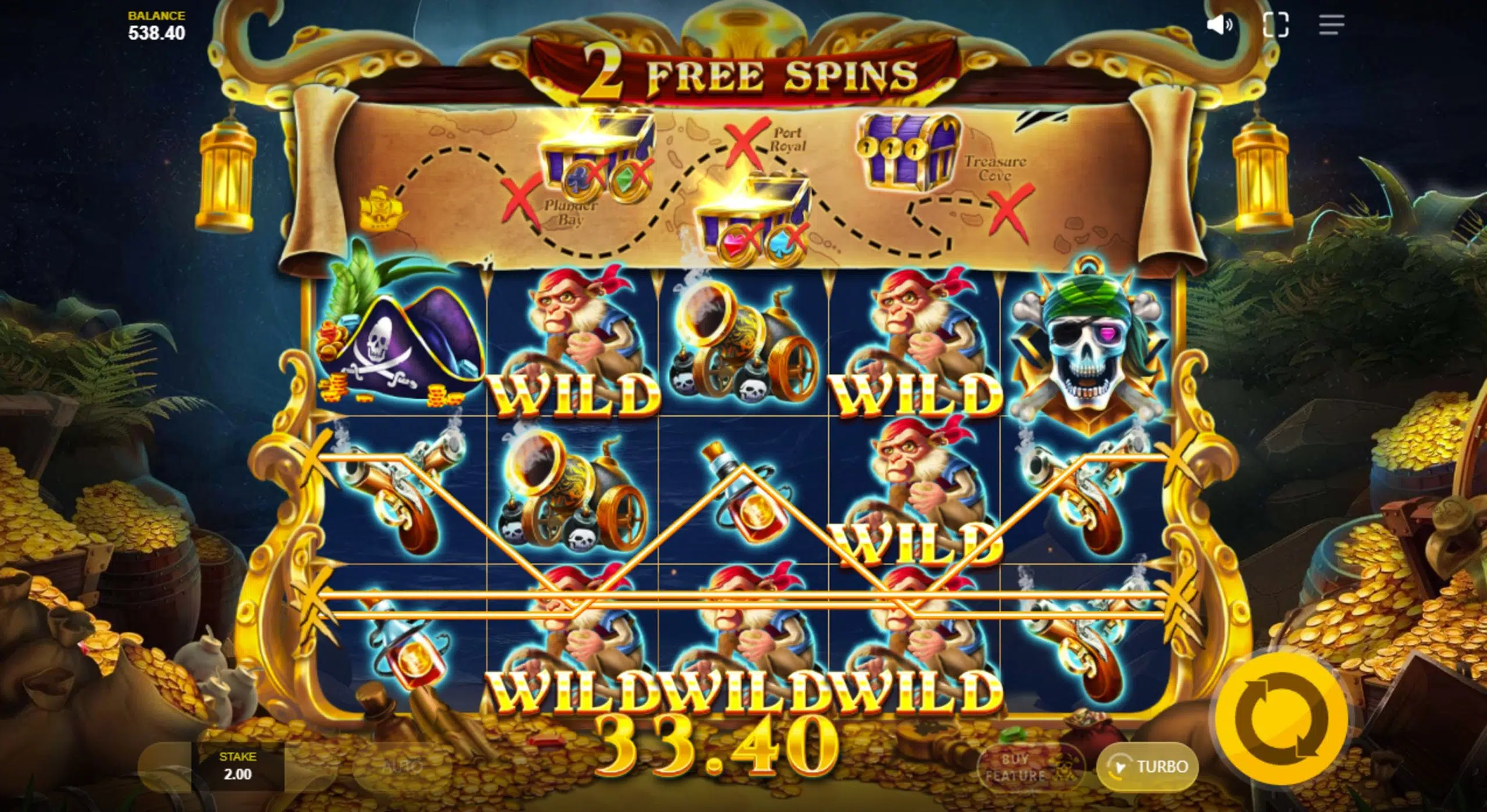Toggle autoplay with the AUTO button
Viewport: 1487px width, 812px height.
click(x=402, y=767)
